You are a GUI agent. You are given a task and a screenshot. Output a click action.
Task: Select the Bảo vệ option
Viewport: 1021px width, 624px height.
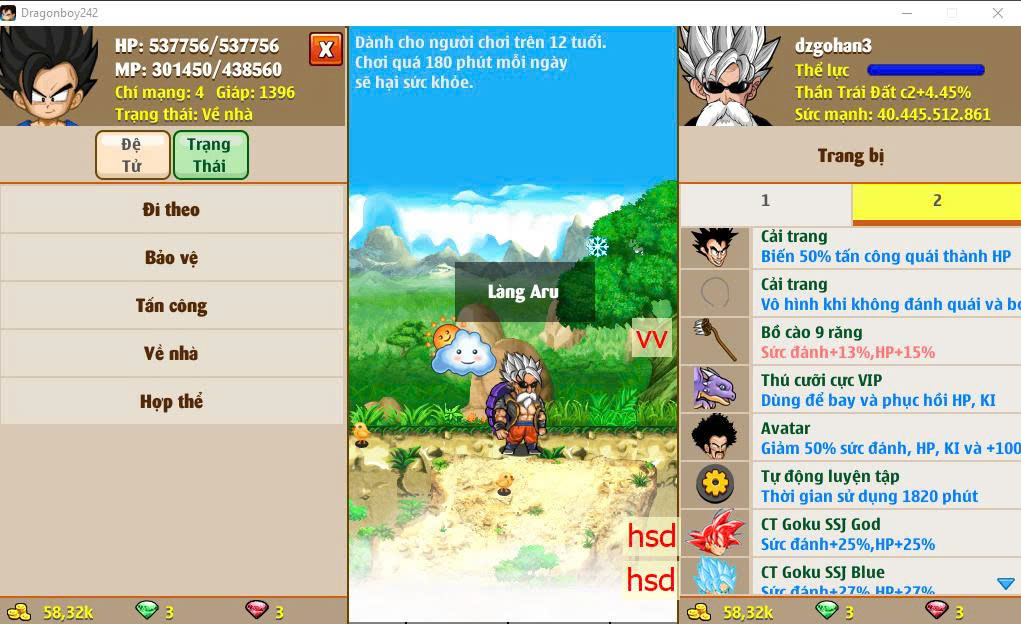(x=172, y=258)
